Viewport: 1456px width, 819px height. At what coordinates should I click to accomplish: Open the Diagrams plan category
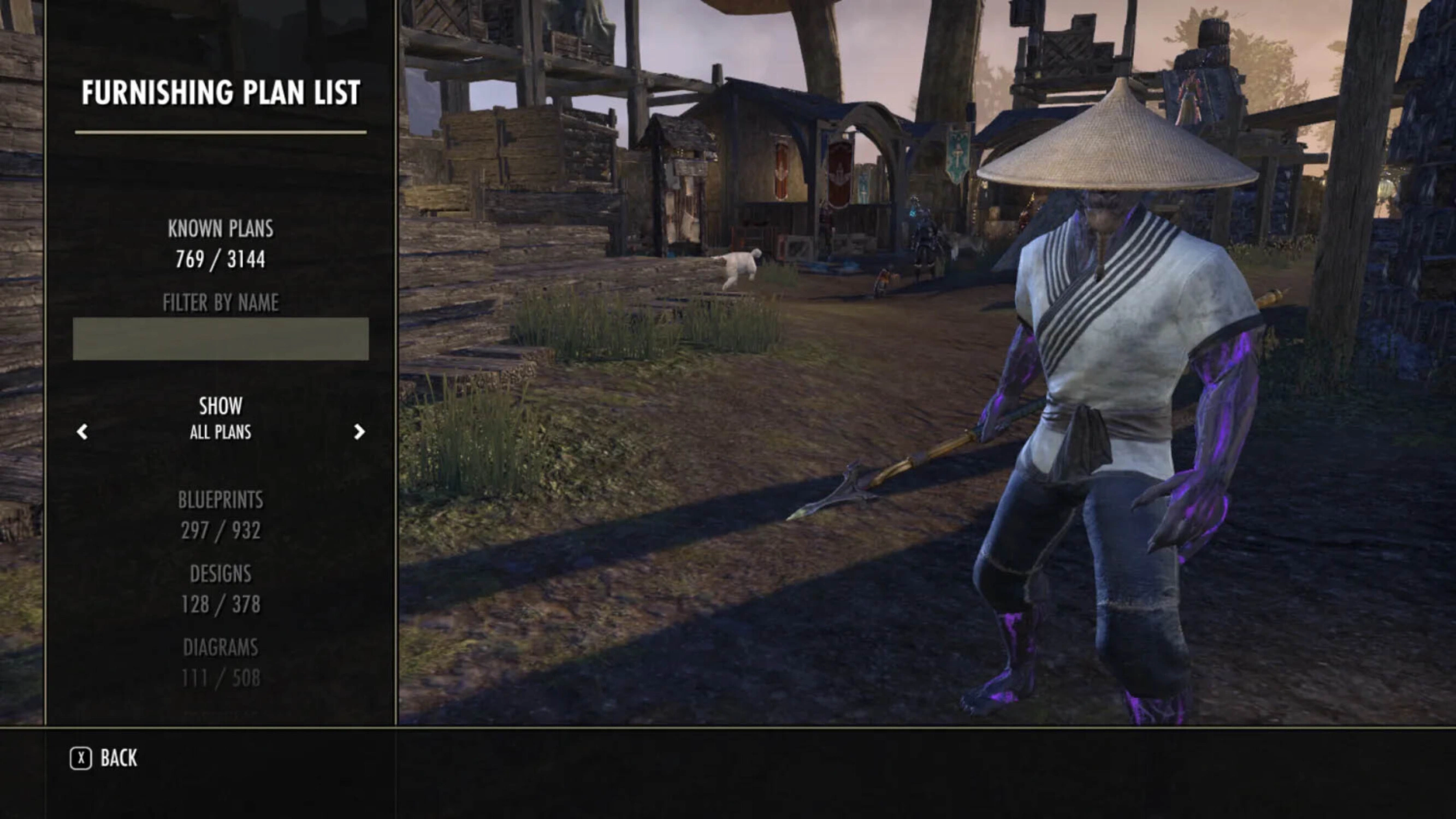click(221, 662)
